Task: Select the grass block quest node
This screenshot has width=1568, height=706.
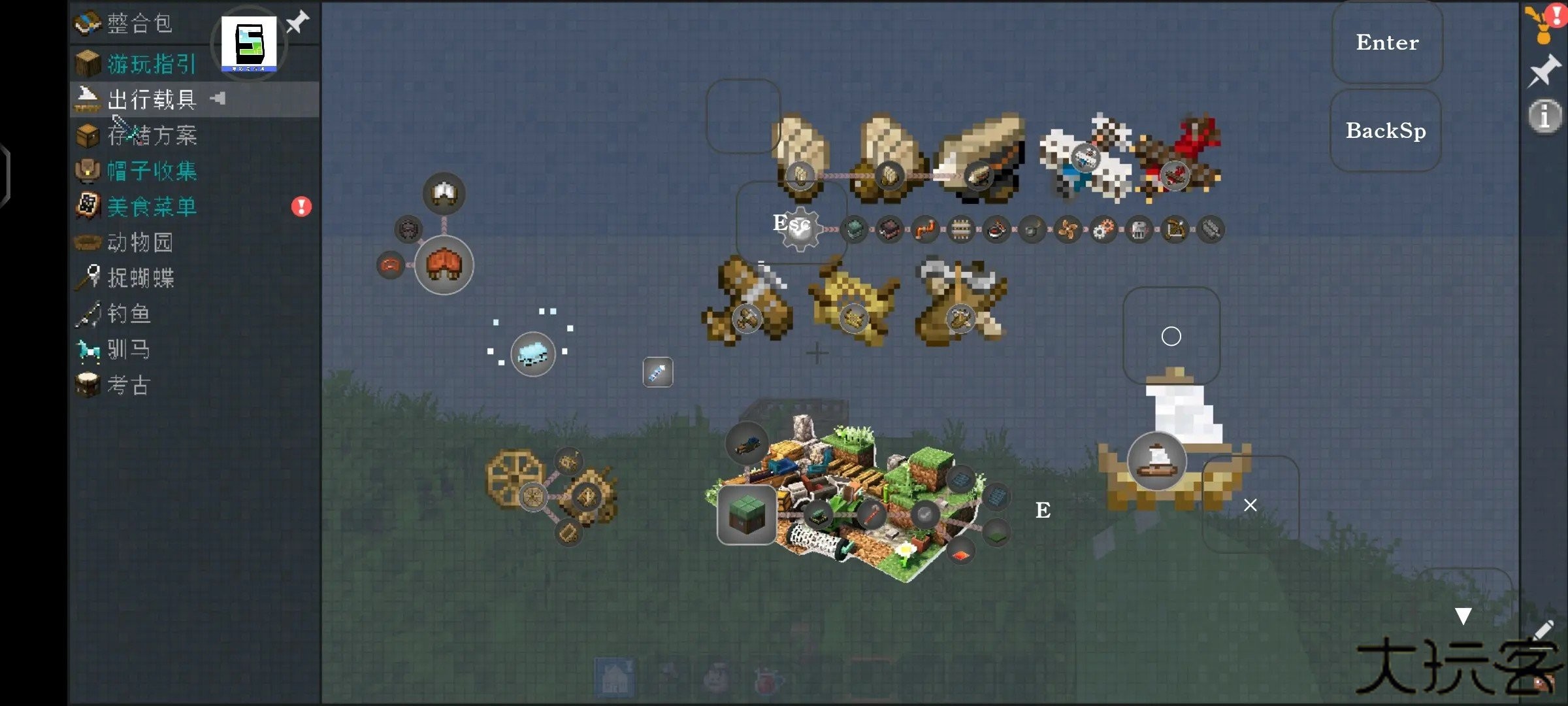Action: coord(747,514)
